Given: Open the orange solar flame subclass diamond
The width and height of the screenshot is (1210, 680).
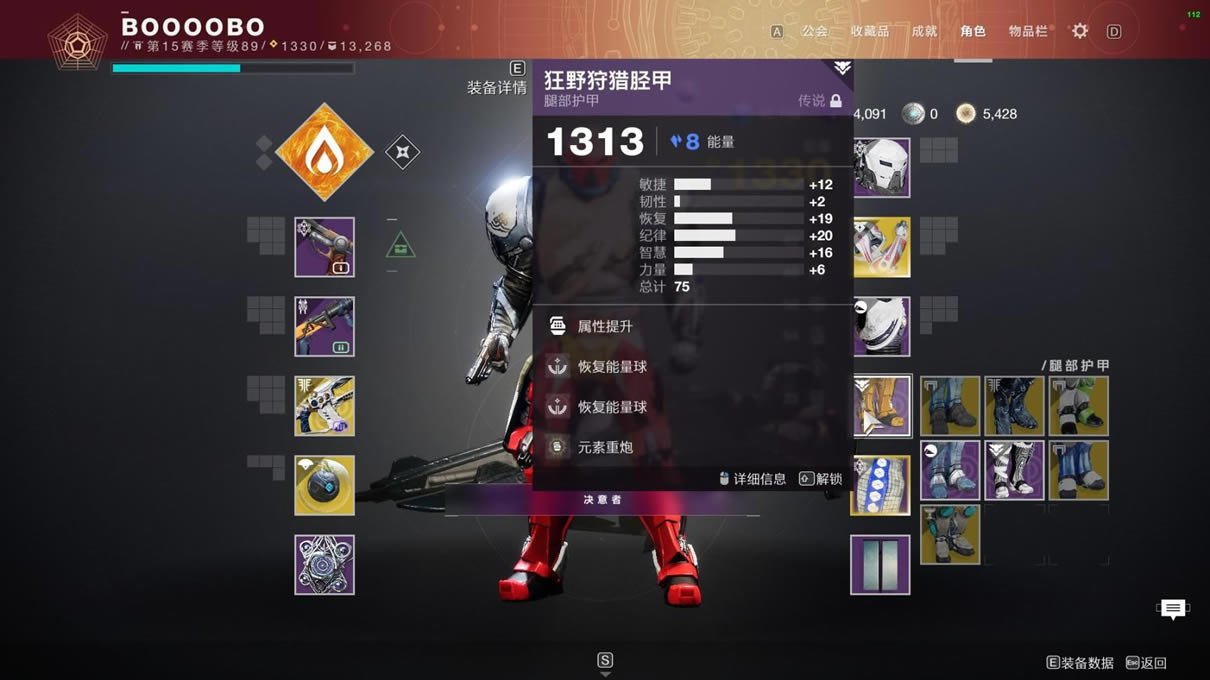Looking at the screenshot, I should click(324, 152).
